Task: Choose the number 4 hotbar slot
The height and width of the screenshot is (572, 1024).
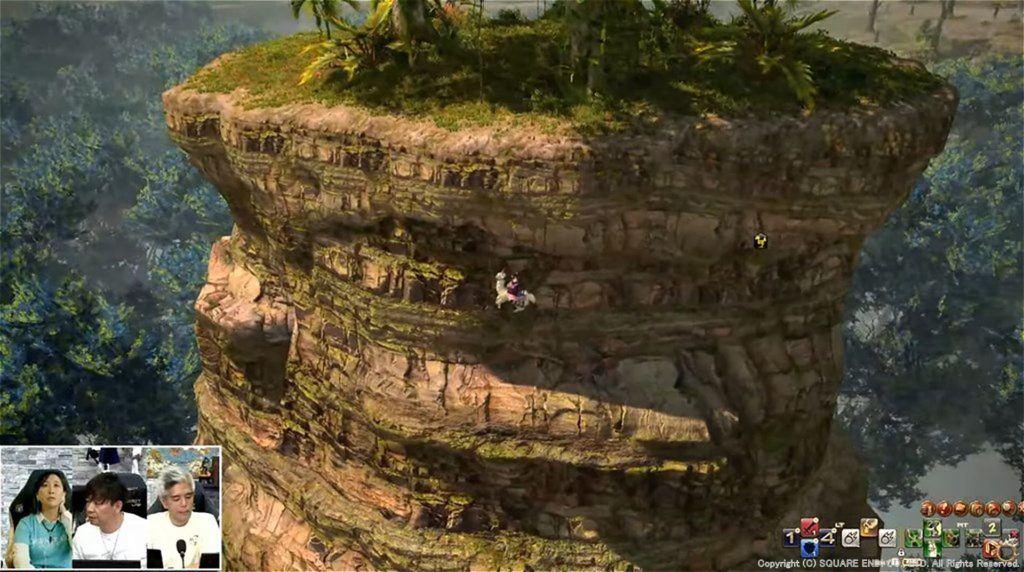Action: [828, 536]
